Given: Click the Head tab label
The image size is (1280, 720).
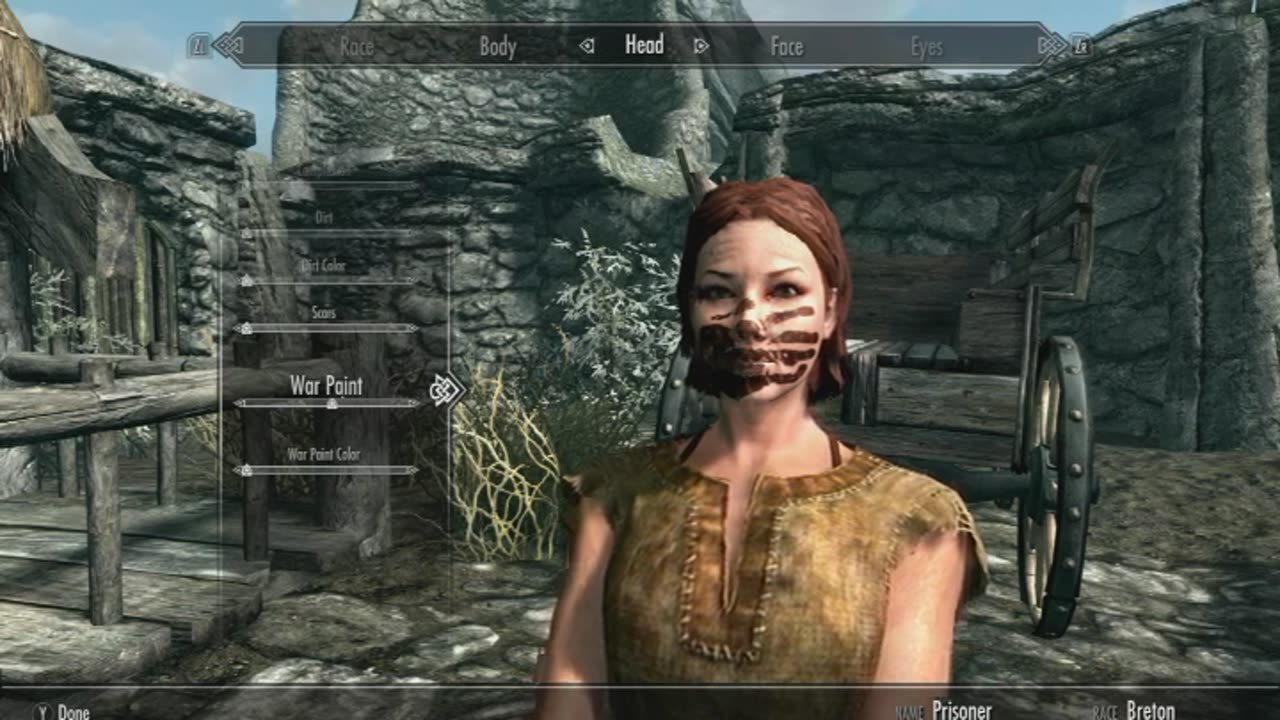Looking at the screenshot, I should point(644,46).
